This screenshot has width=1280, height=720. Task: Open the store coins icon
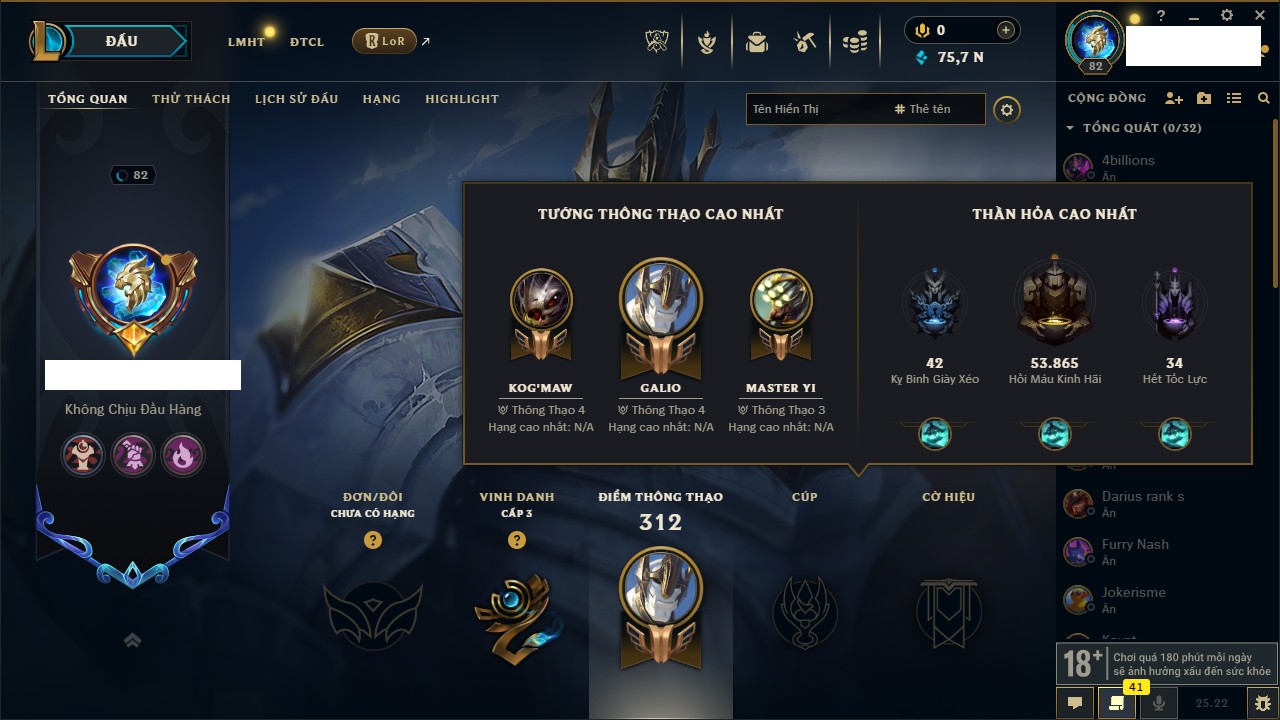(x=854, y=42)
